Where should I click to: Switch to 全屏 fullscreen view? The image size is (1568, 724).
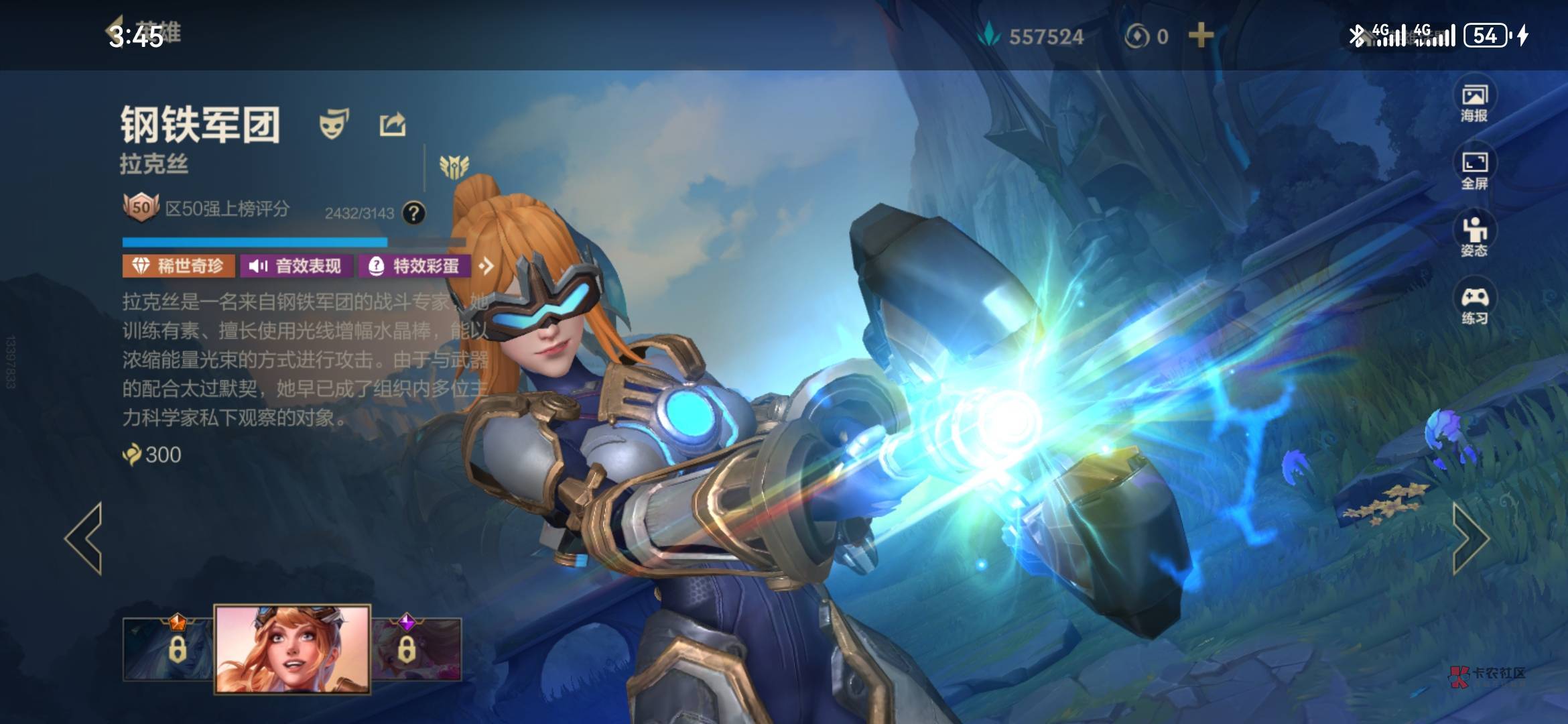coord(1474,170)
